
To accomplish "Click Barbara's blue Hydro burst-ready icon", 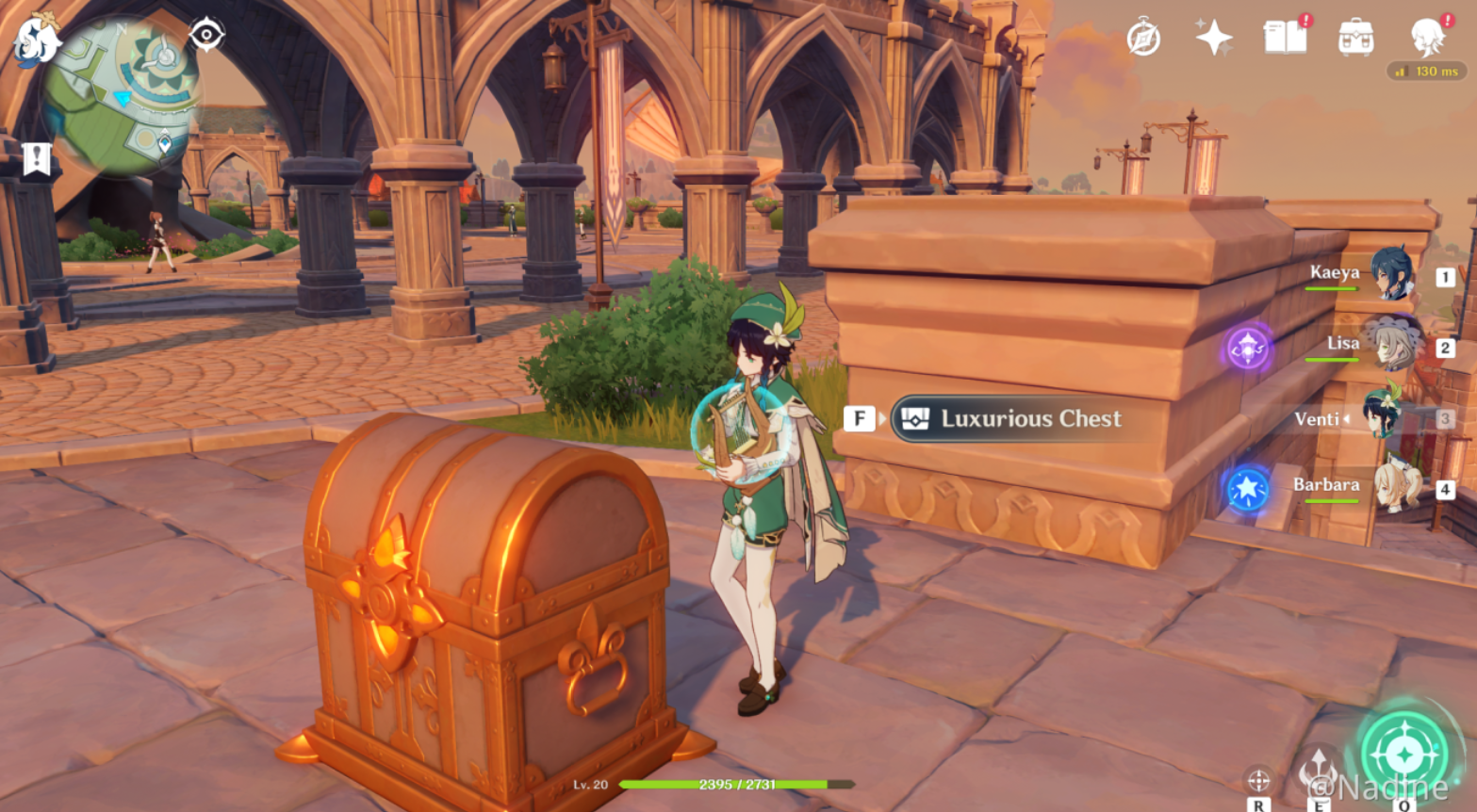I will pos(1247,491).
